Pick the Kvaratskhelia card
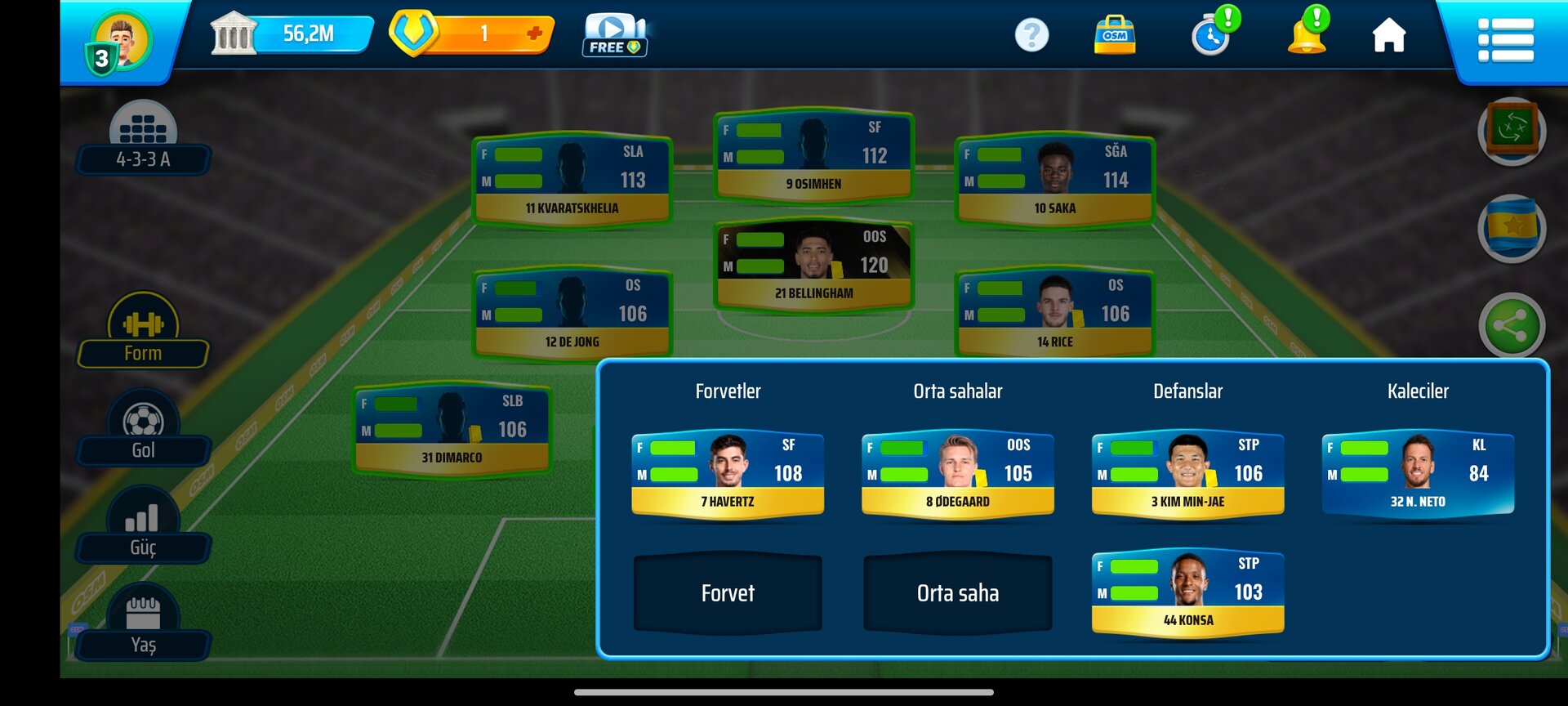 572,181
